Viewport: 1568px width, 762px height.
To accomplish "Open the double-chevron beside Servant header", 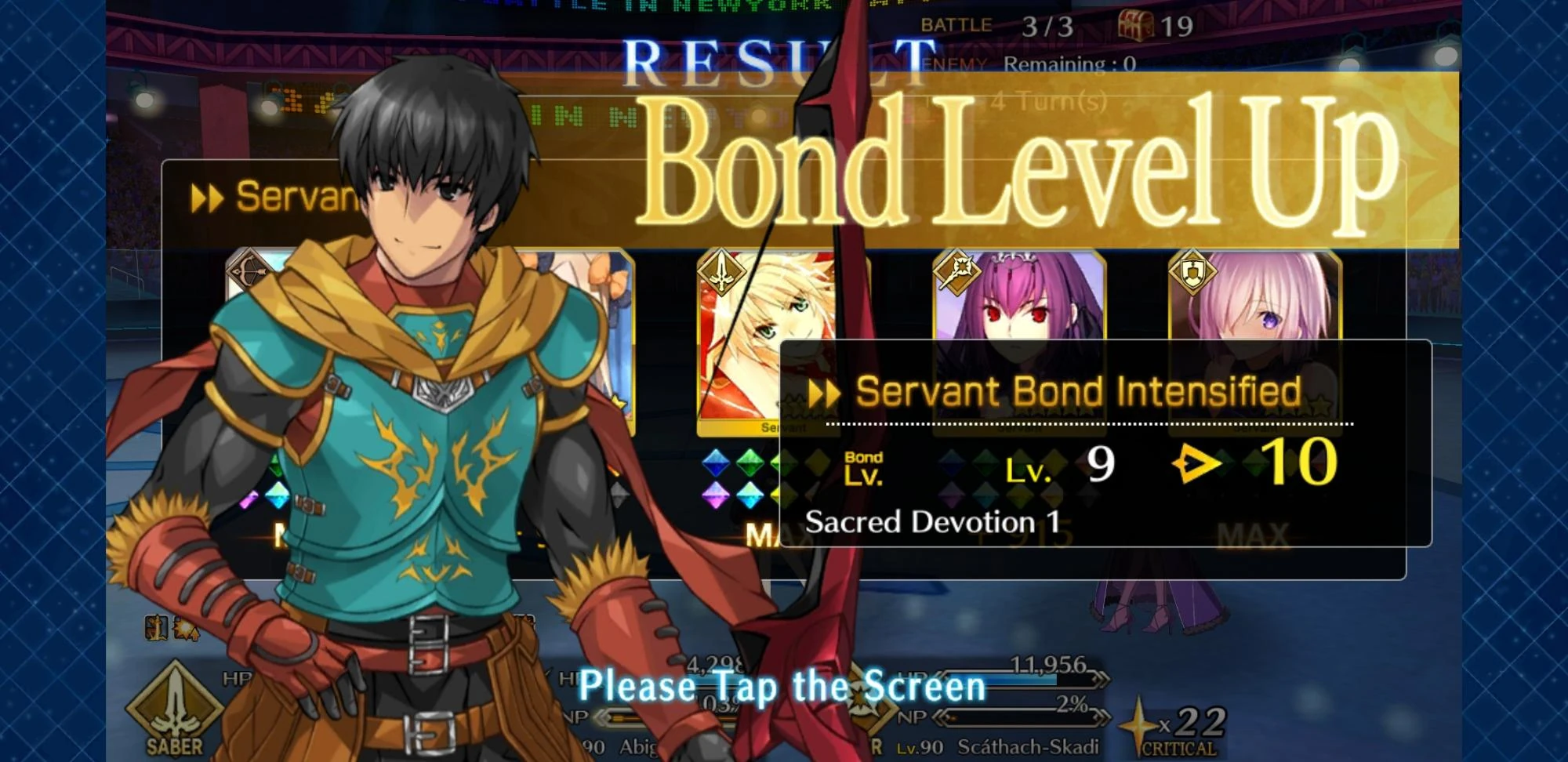I will point(205,198).
